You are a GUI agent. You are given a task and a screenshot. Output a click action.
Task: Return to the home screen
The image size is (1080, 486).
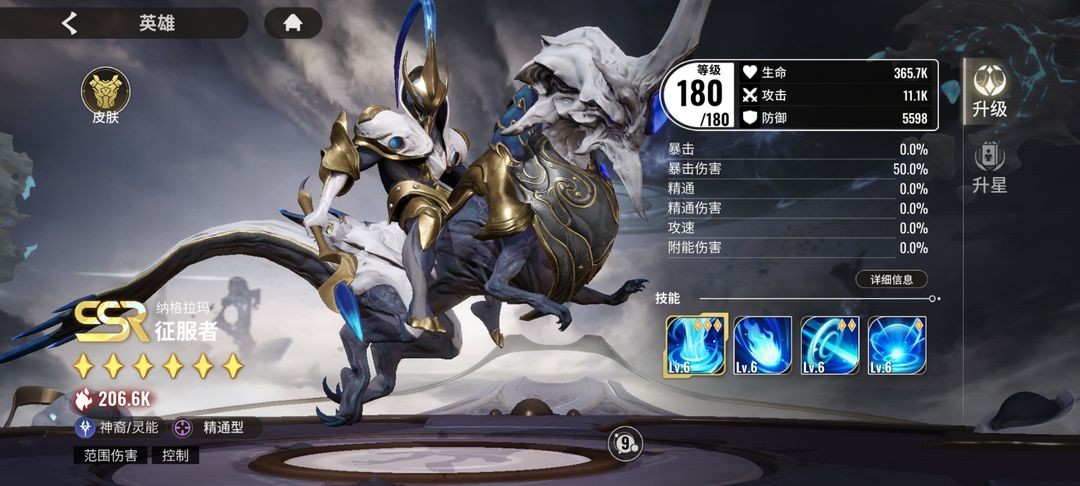293,23
